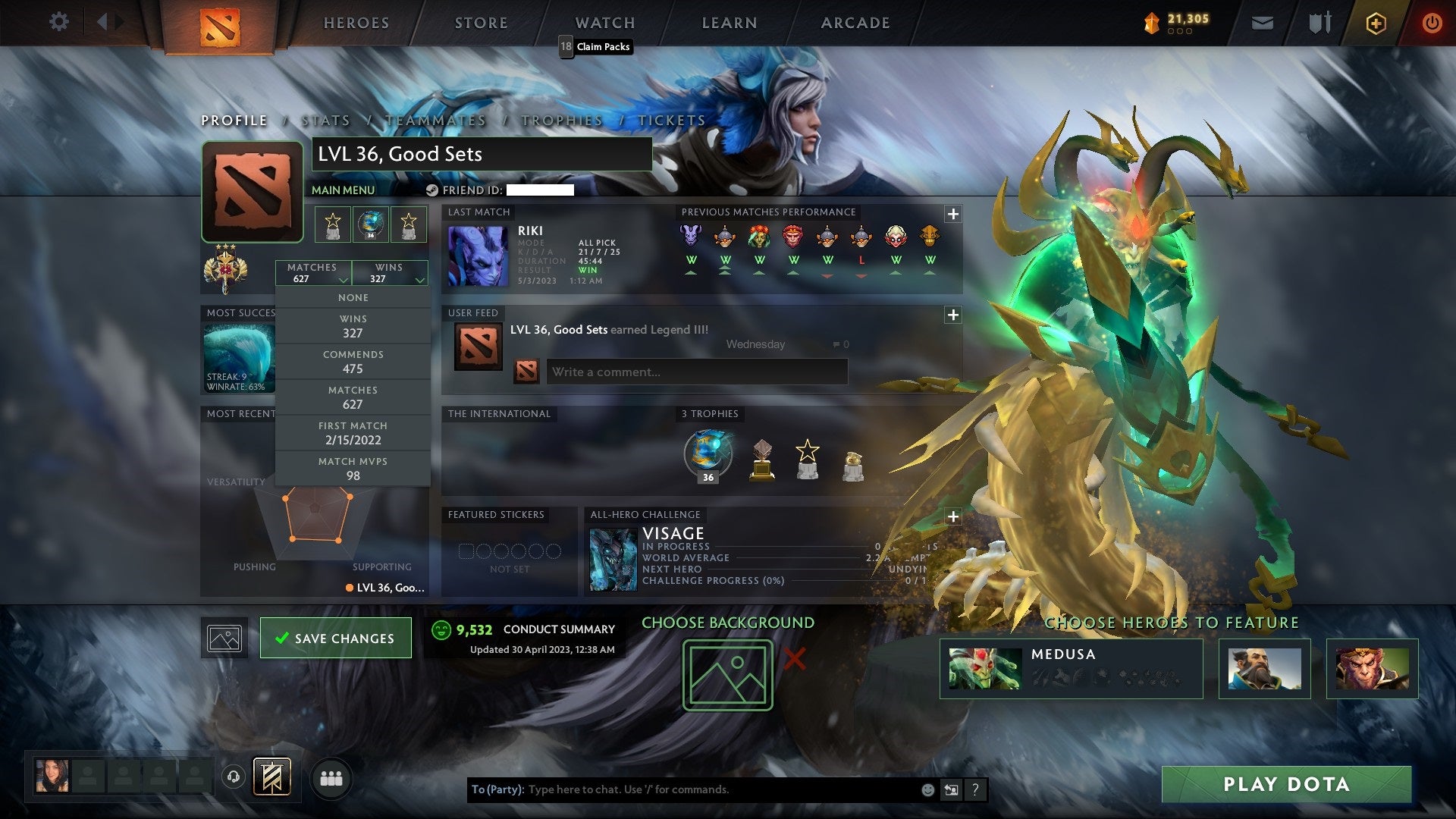The height and width of the screenshot is (819, 1456).
Task: Open the settings gear
Action: point(59,22)
